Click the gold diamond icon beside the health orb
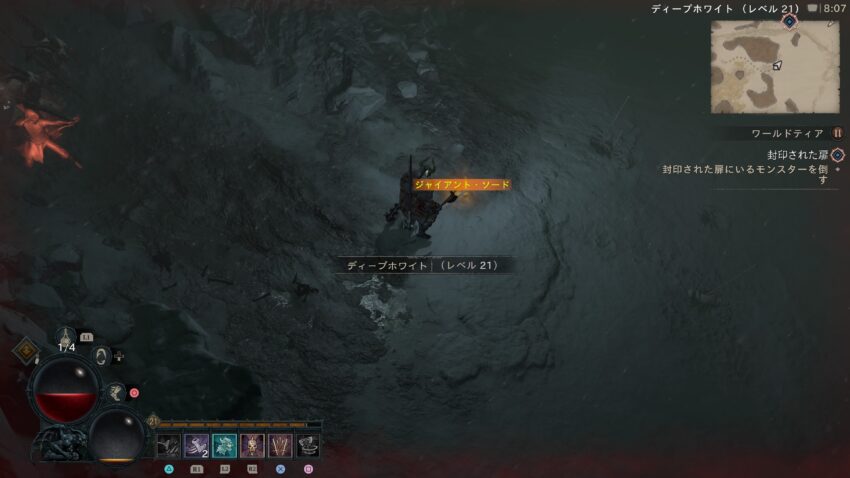850x478 pixels. click(25, 350)
